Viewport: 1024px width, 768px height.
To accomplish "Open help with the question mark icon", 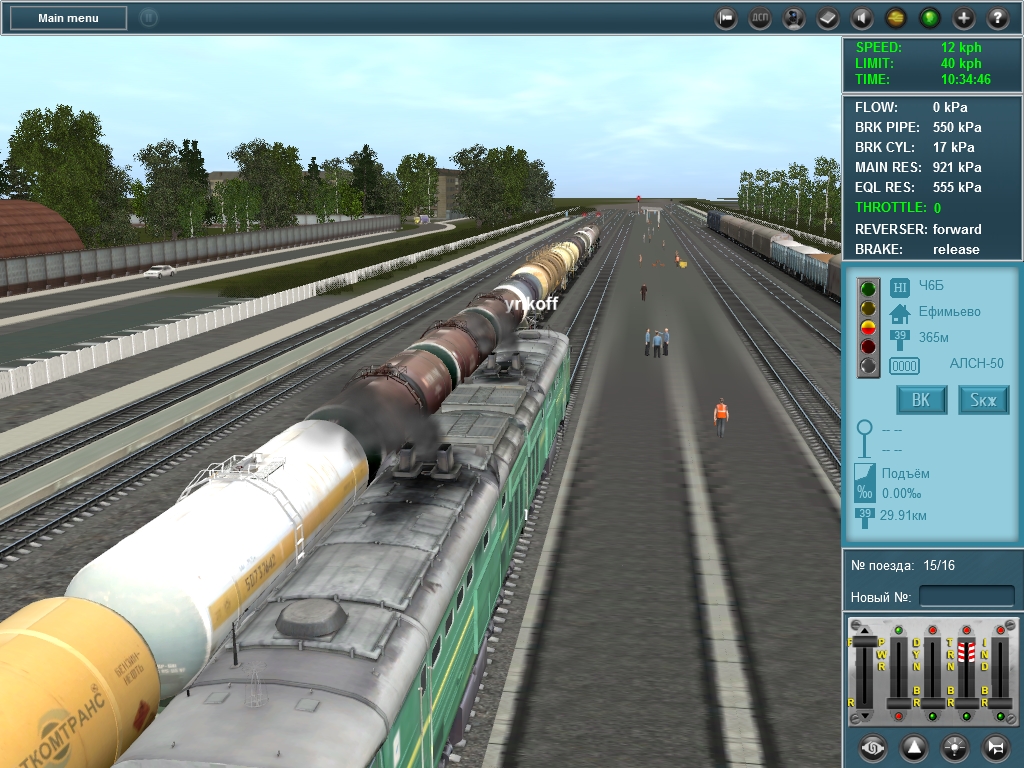I will 997,18.
